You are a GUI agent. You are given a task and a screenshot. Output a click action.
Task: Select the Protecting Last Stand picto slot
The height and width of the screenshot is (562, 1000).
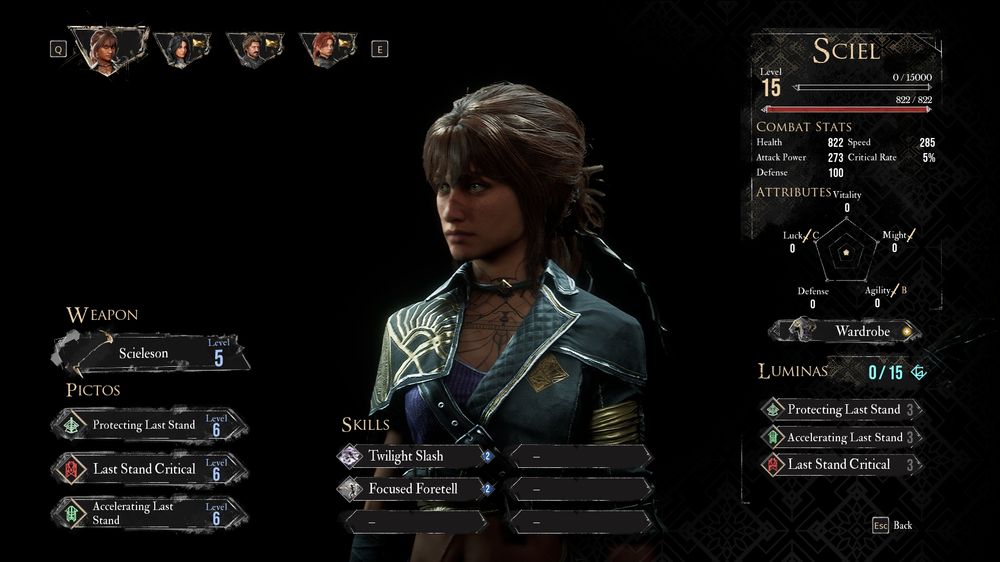150,425
